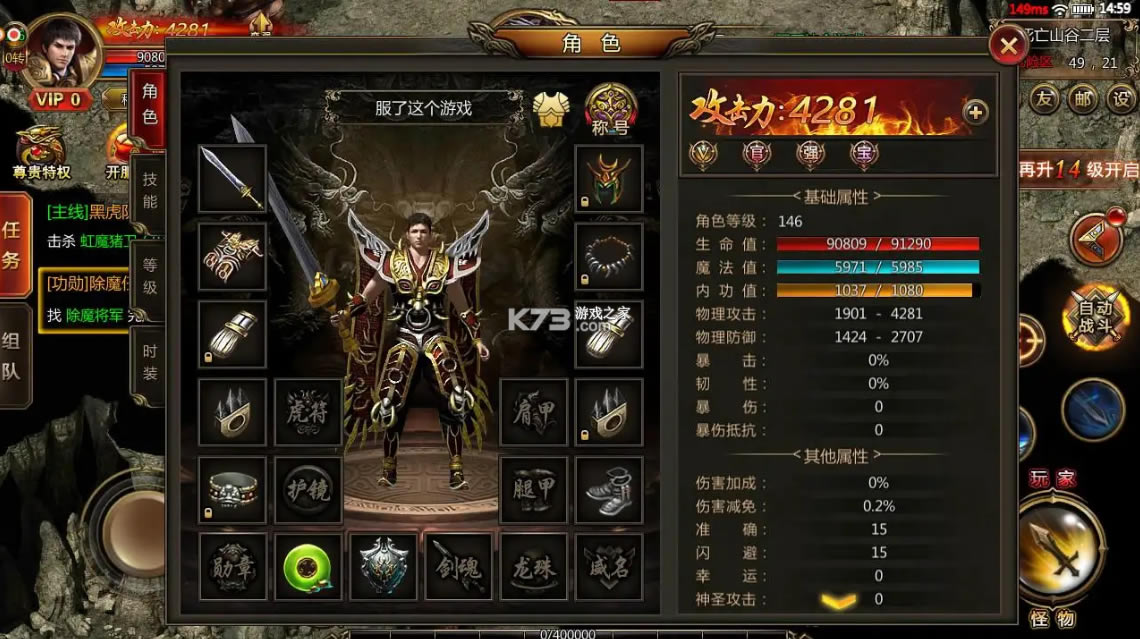Open the 任务 quest side tab
Screen dimensions: 1140x639
[x=14, y=246]
